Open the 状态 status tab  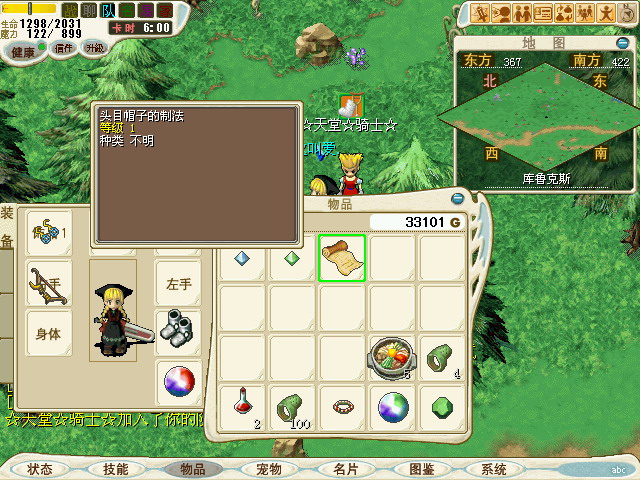click(40, 469)
